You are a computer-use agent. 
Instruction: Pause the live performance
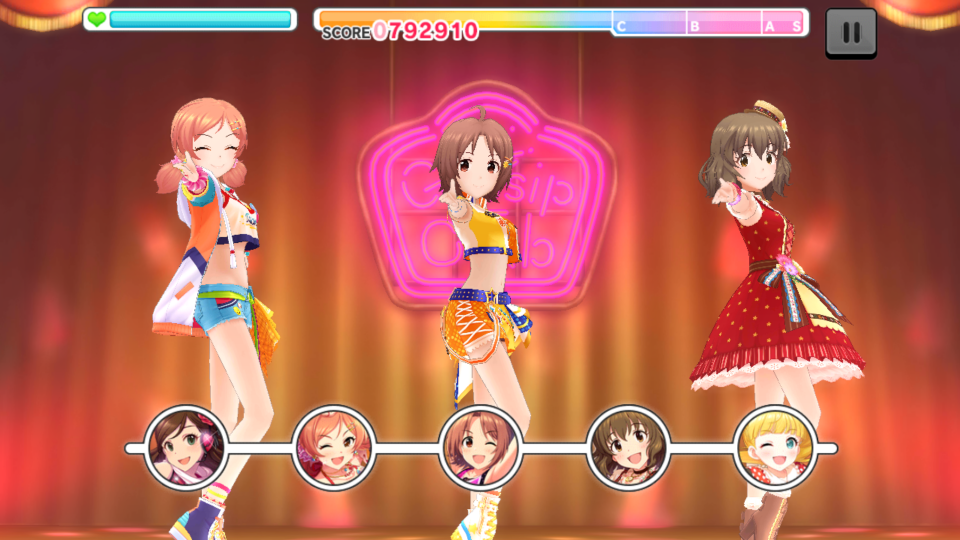[x=851, y=33]
